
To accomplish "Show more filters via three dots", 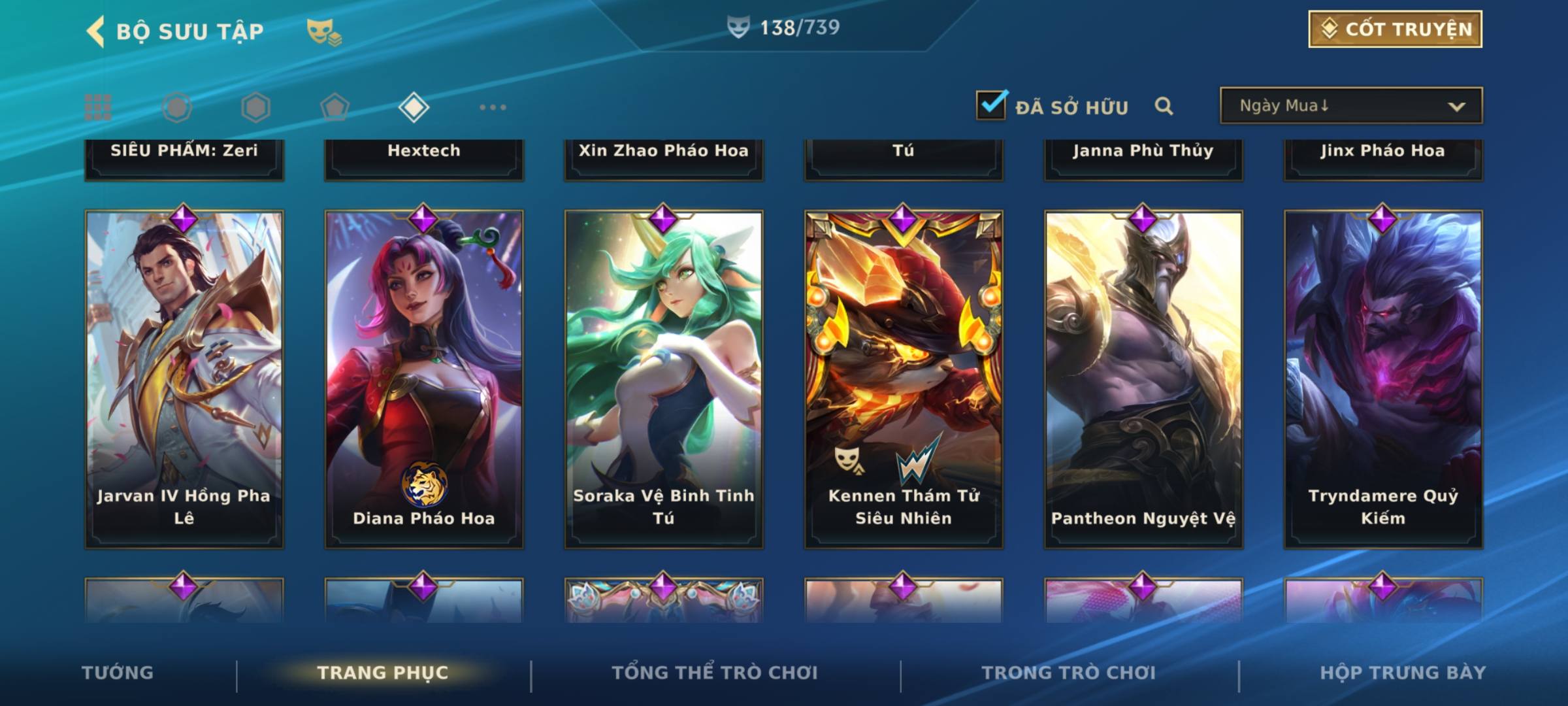I will point(493,107).
